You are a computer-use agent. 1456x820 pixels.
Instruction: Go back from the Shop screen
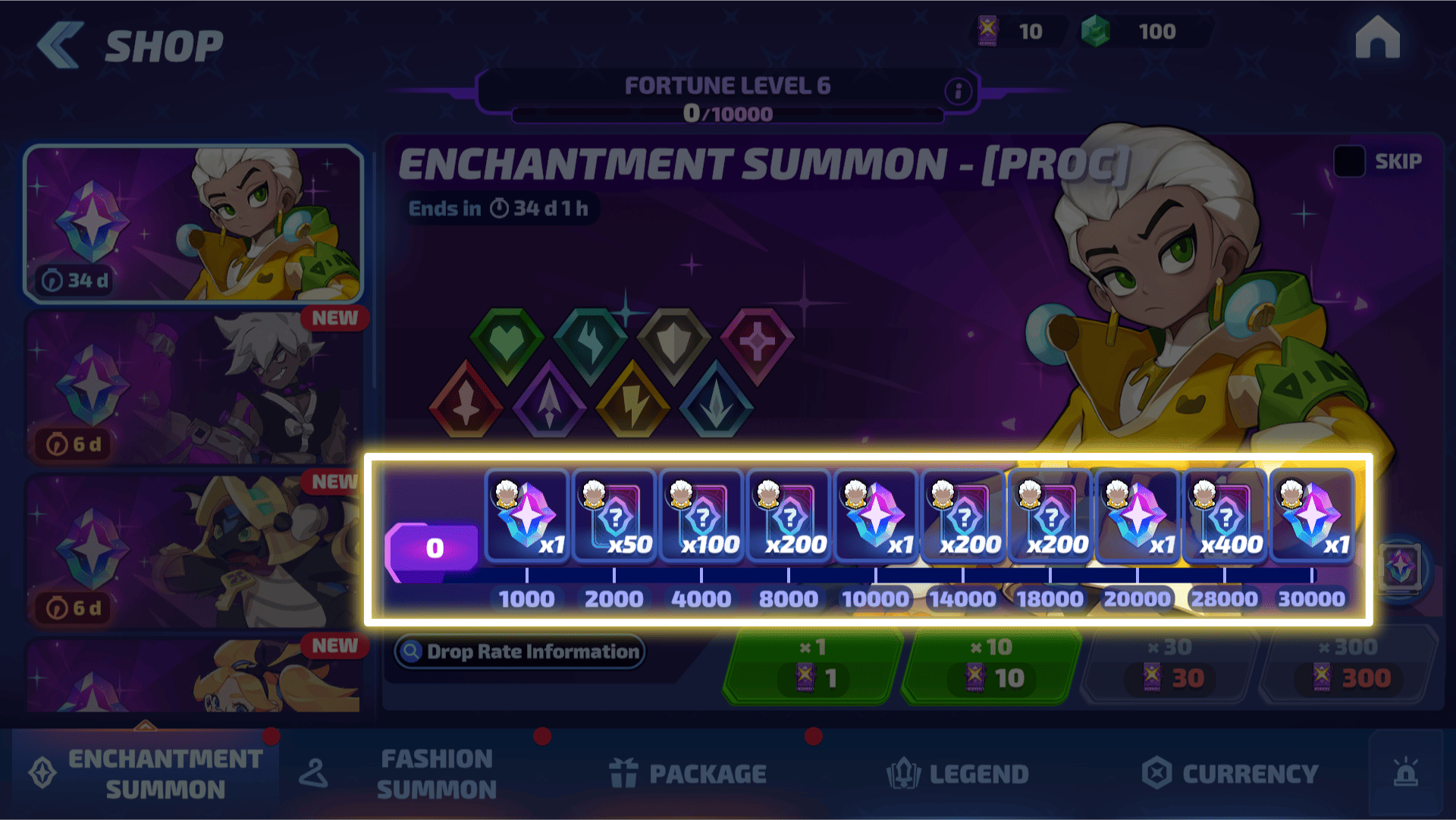click(x=61, y=46)
